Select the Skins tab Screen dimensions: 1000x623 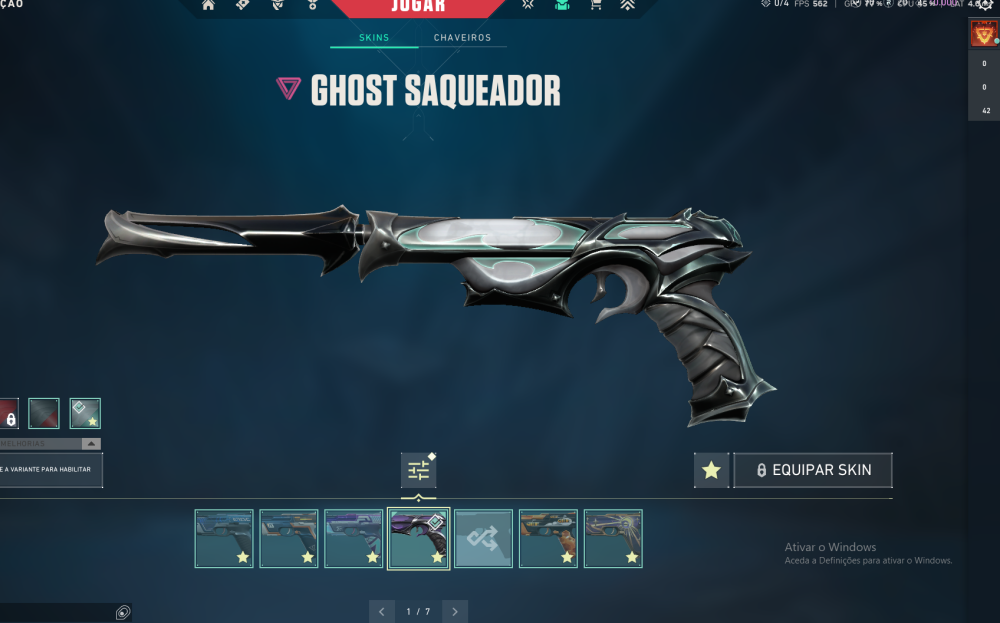click(x=374, y=38)
